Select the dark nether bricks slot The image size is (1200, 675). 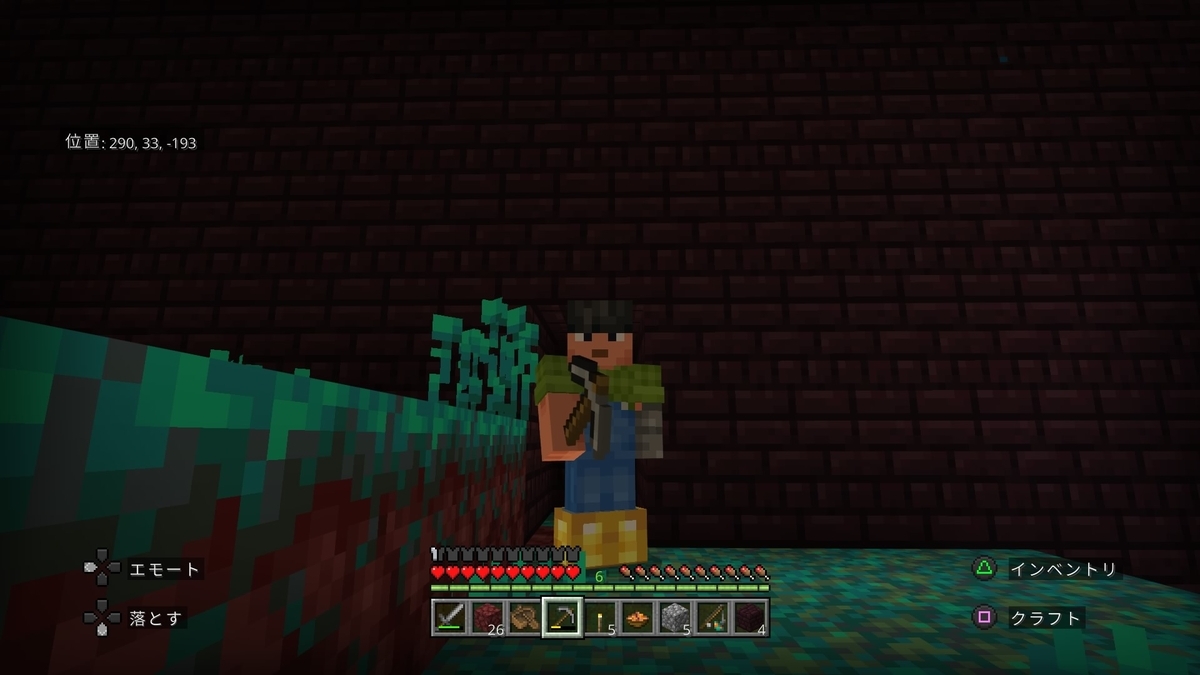pyautogui.click(x=749, y=617)
